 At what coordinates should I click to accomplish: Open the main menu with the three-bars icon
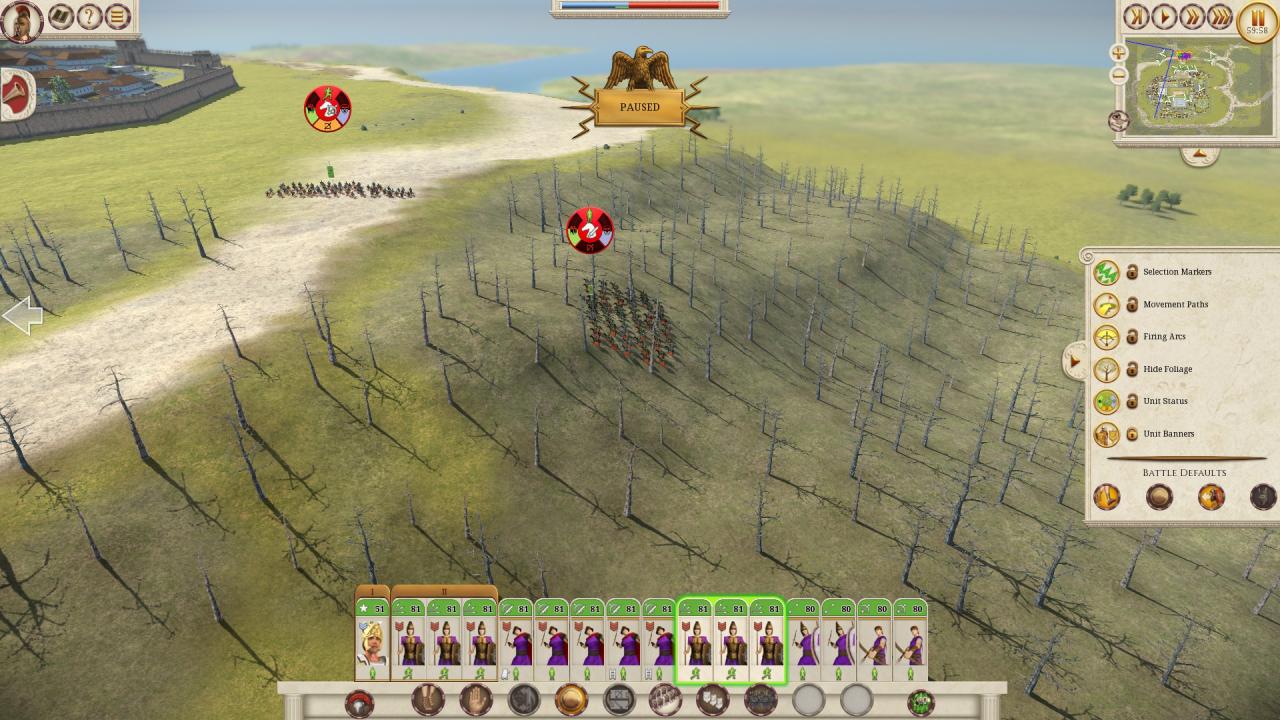click(x=118, y=16)
